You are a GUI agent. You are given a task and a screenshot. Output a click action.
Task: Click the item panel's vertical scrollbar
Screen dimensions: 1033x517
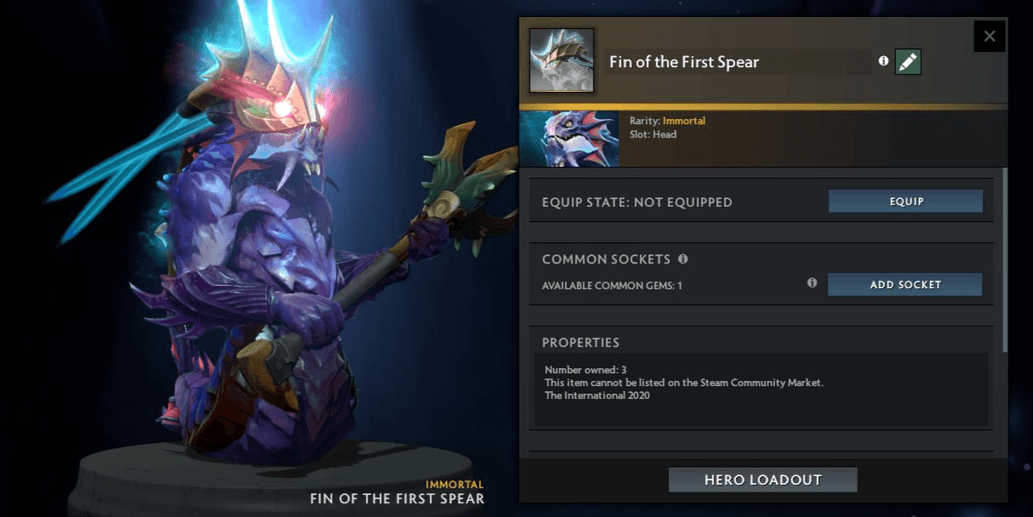[1005, 260]
